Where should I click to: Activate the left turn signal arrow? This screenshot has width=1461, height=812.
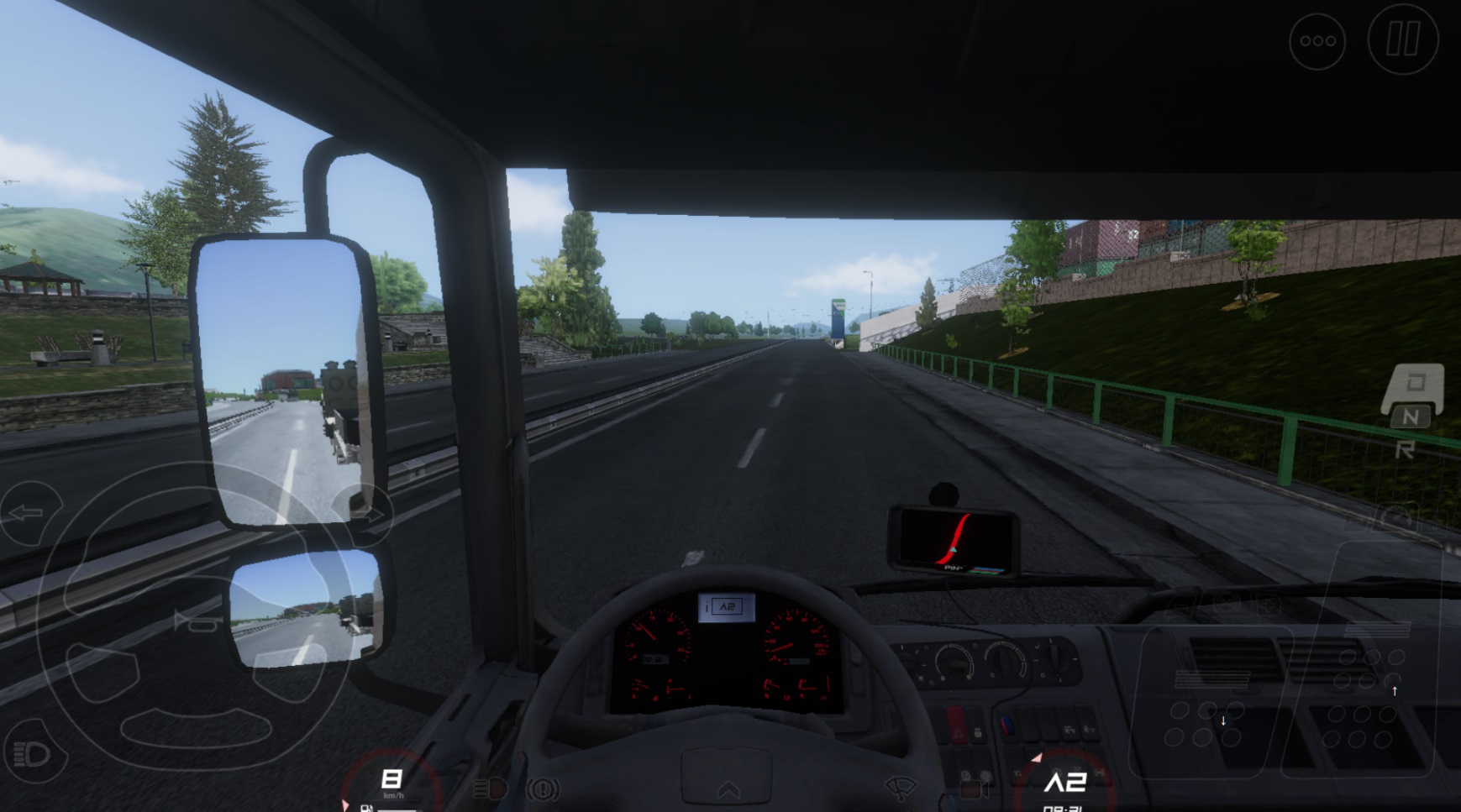29,513
